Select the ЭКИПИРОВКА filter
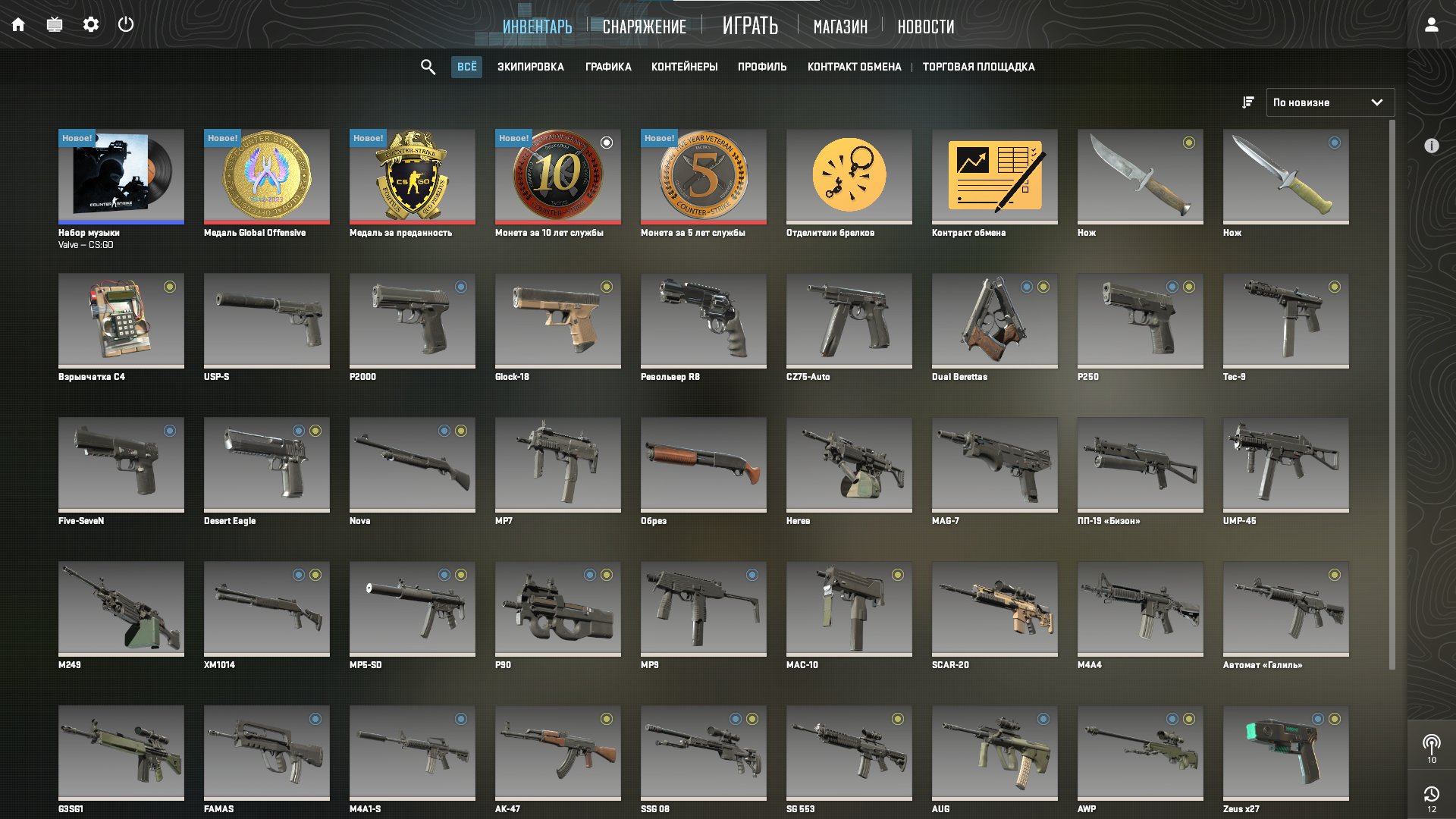 pyautogui.click(x=531, y=67)
